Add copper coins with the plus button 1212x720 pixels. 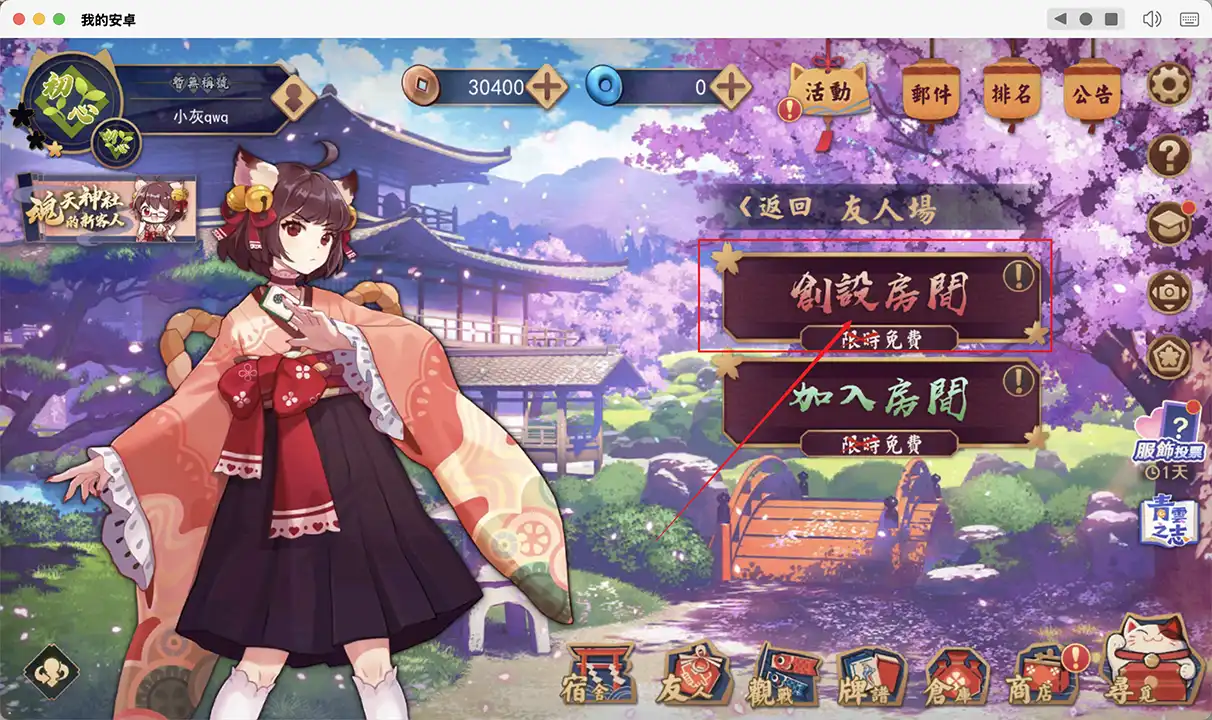tap(548, 88)
